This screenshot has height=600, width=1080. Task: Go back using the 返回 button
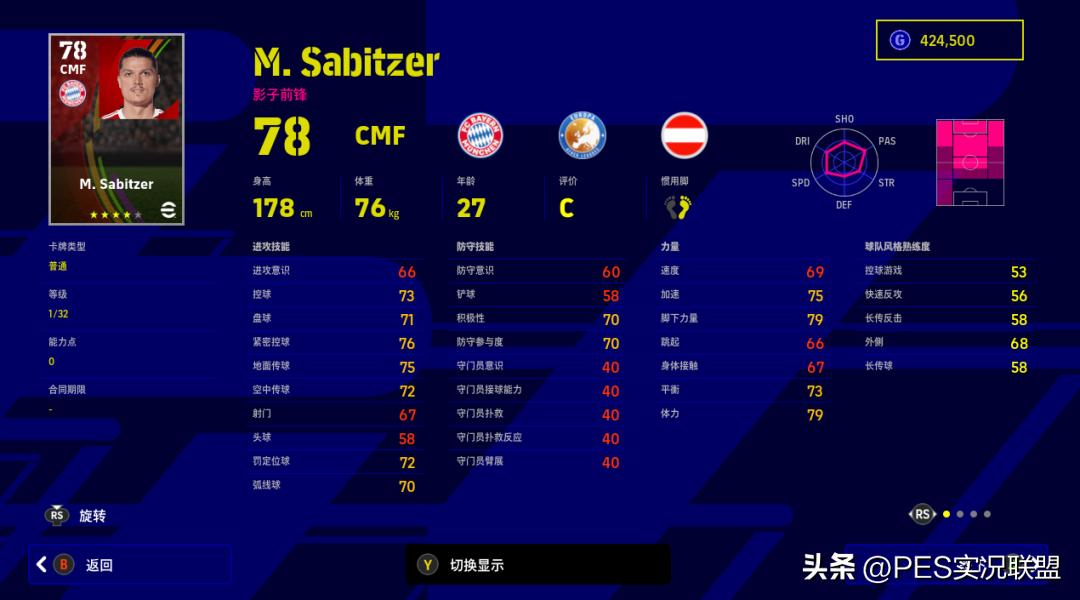(x=130, y=565)
